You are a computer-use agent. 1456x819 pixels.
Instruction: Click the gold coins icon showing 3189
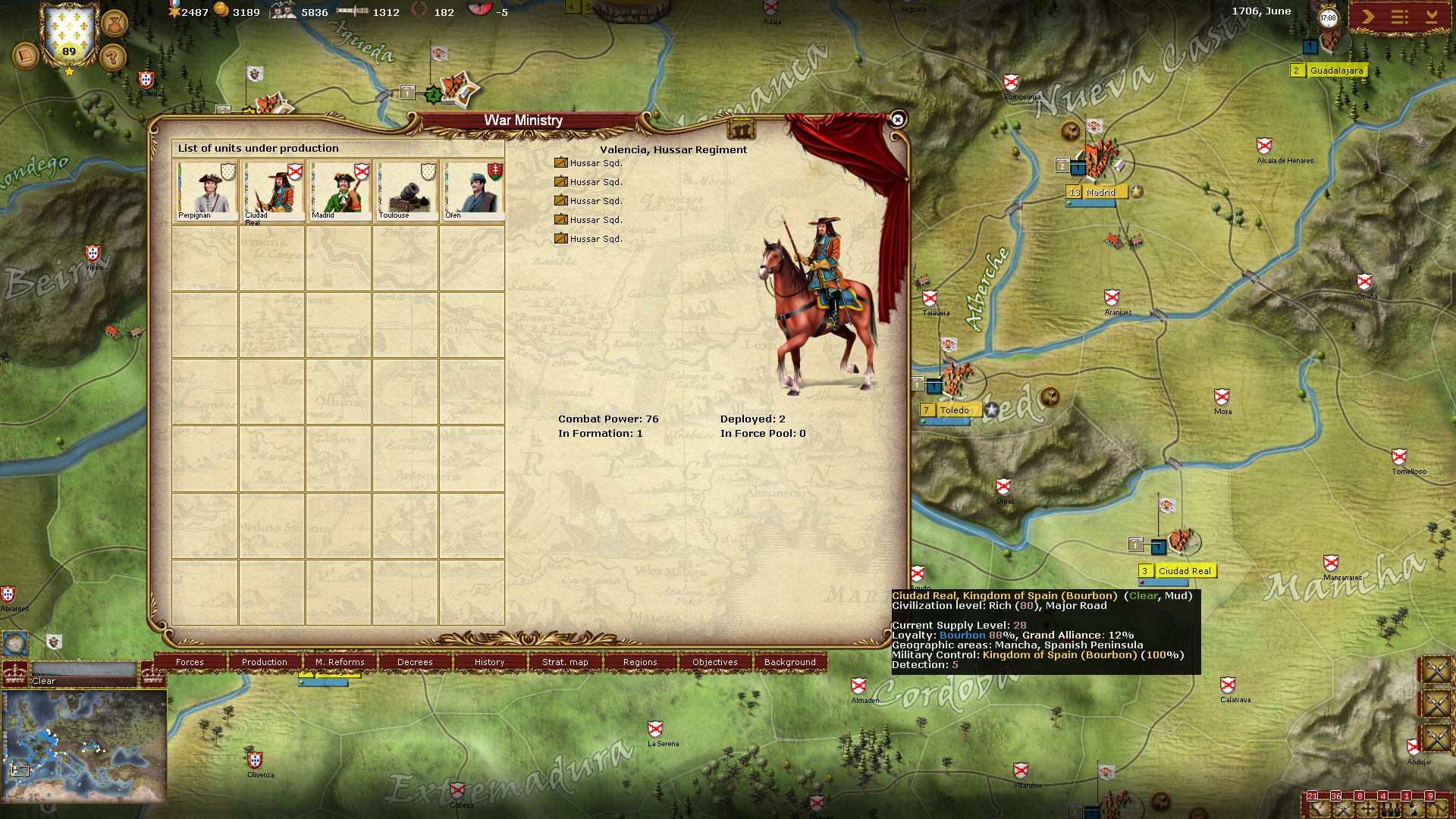[222, 11]
